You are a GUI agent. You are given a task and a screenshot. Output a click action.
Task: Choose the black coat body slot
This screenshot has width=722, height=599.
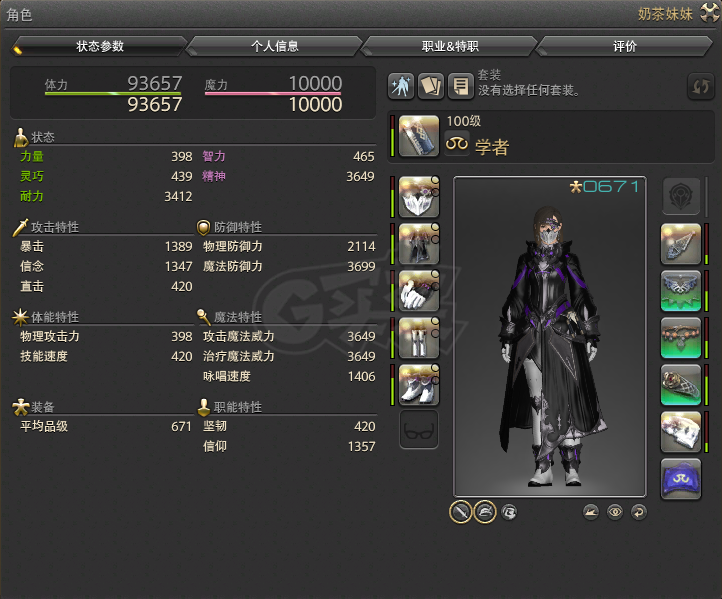[419, 245]
